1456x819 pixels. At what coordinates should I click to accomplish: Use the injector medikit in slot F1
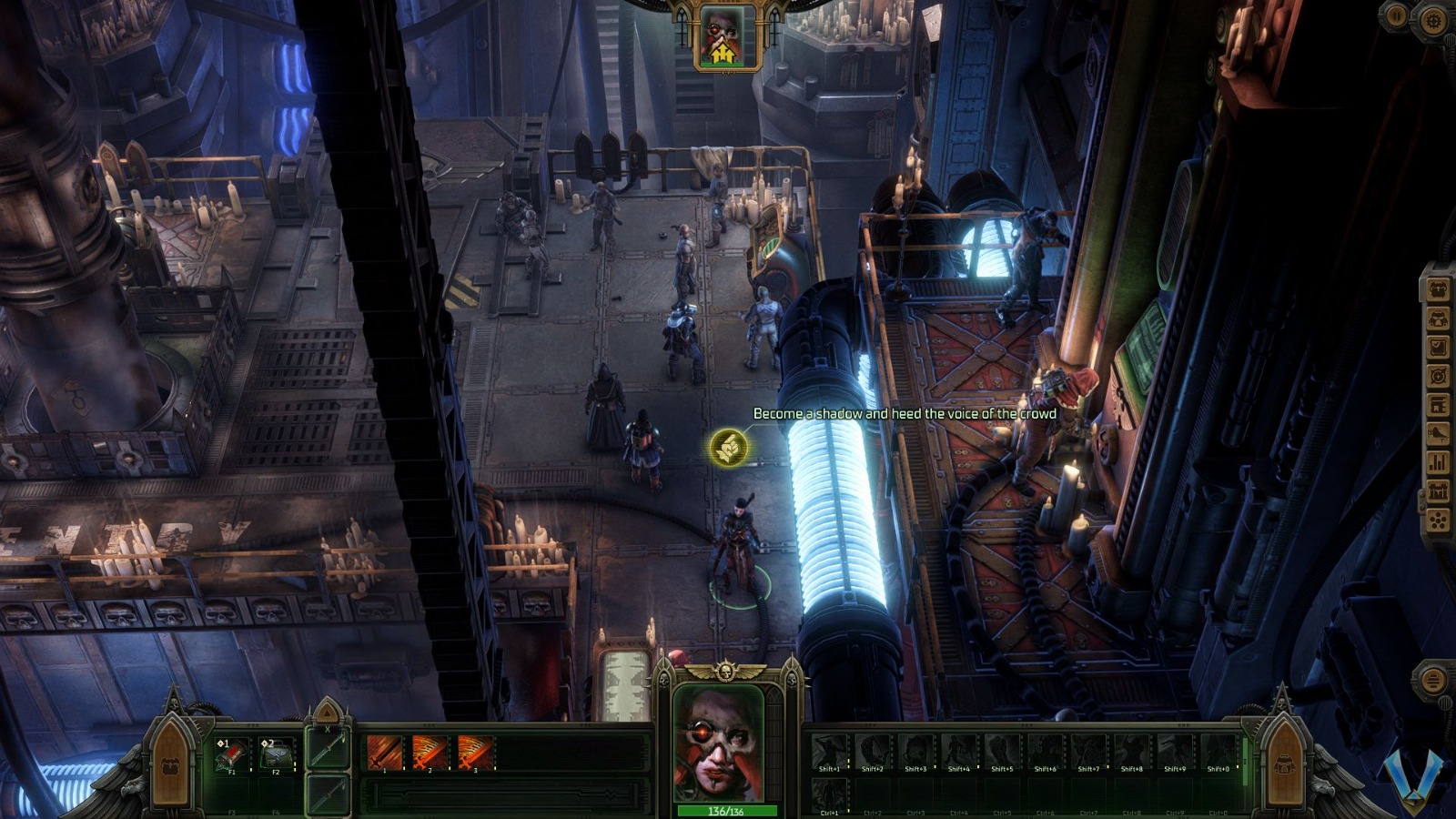click(230, 755)
